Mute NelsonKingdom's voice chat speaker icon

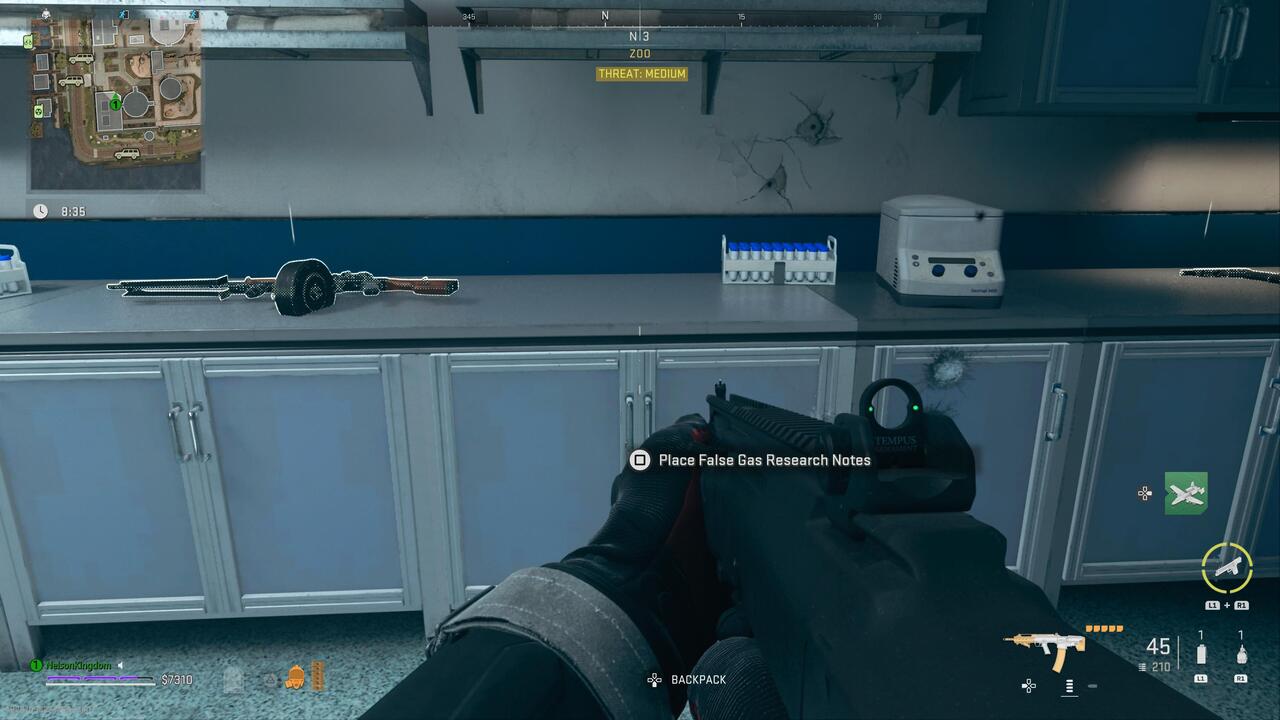point(120,664)
